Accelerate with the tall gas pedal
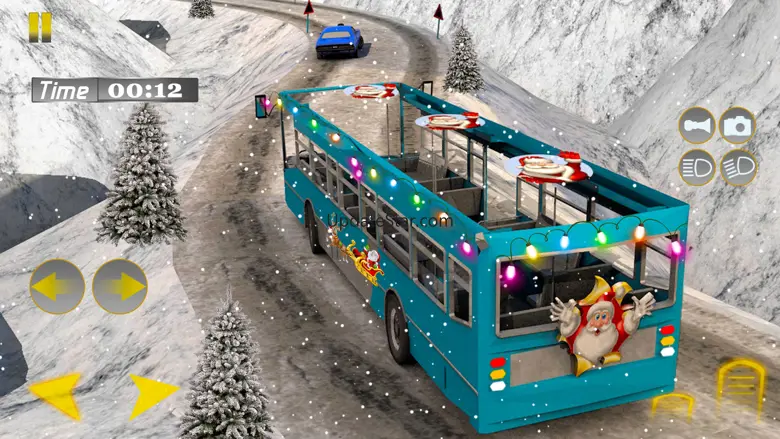Image resolution: width=780 pixels, height=439 pixels. [x=740, y=385]
